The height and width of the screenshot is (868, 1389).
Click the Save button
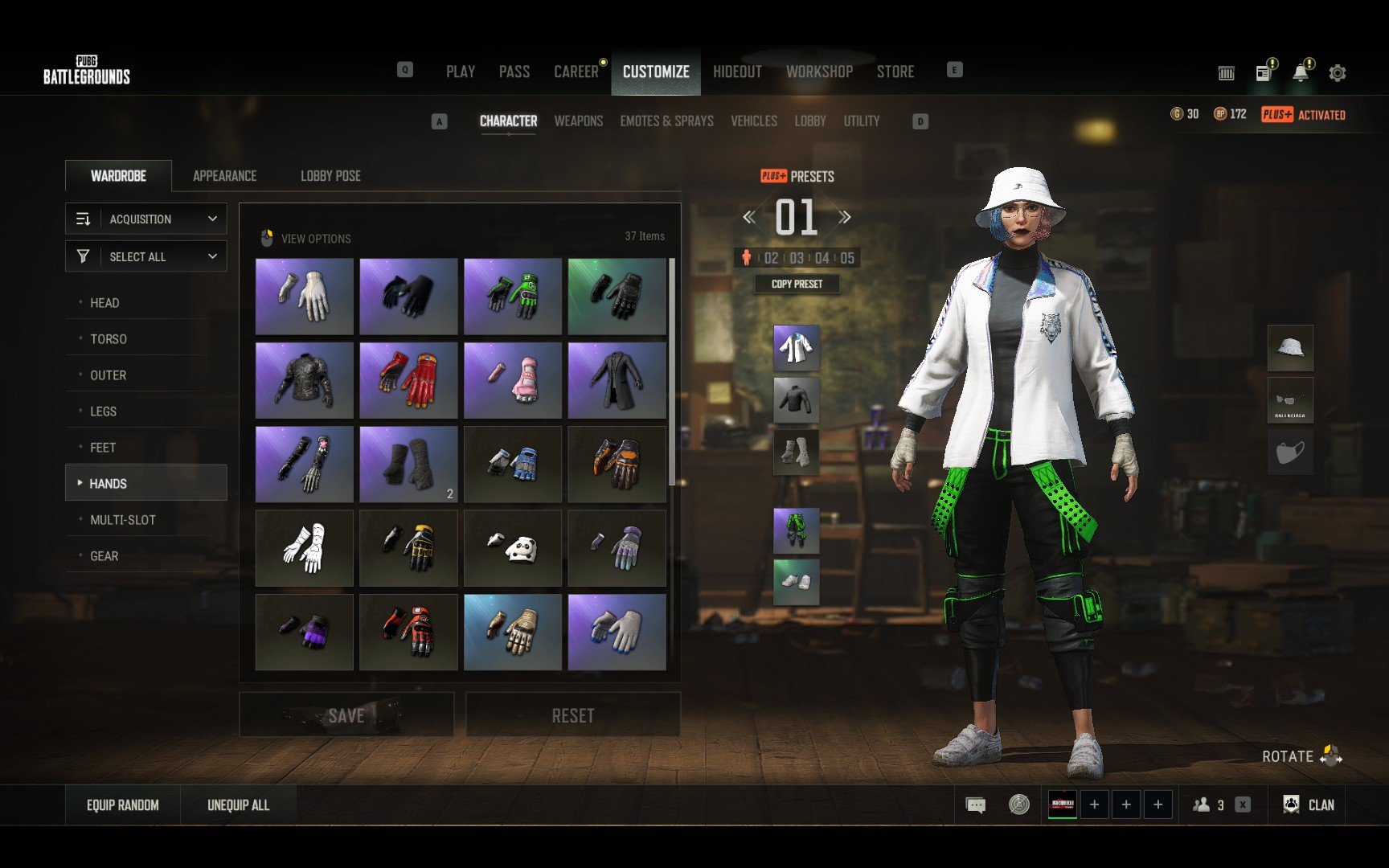[346, 714]
